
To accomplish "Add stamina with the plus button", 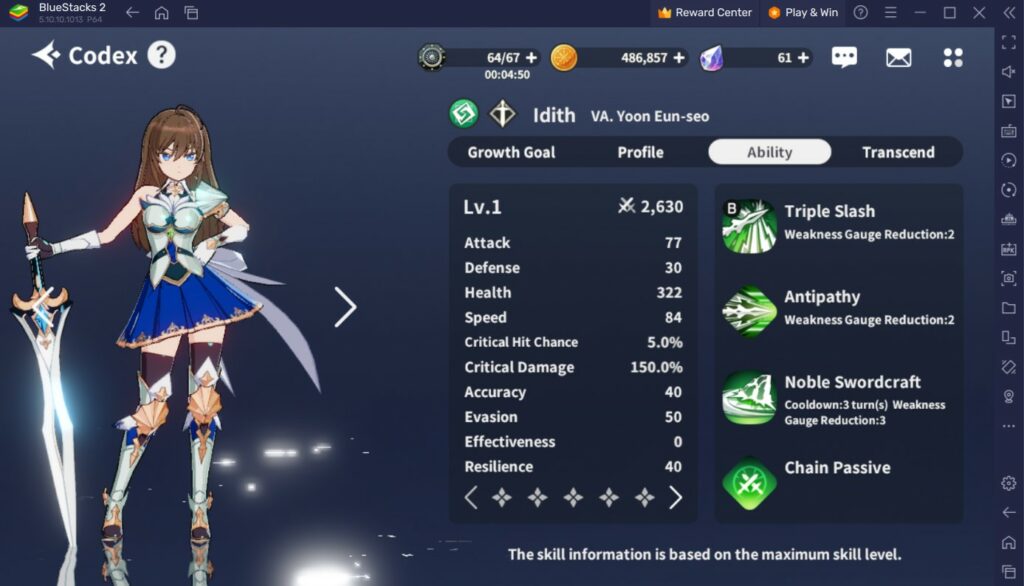I will 531,58.
